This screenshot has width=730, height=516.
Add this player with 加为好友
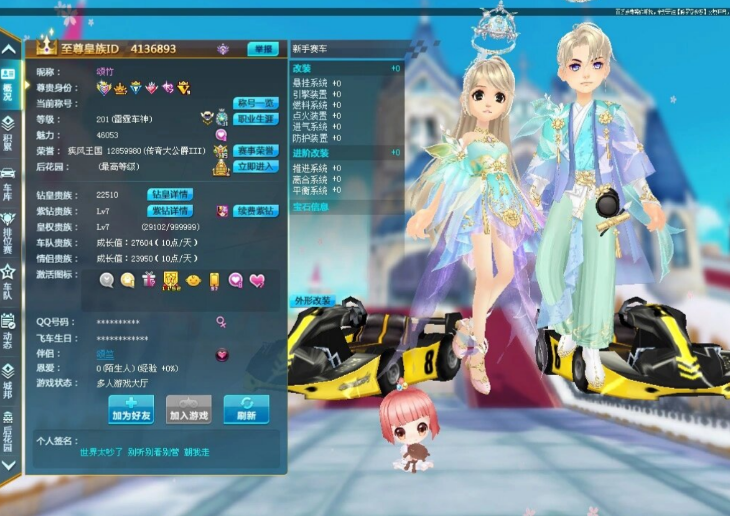[131, 409]
